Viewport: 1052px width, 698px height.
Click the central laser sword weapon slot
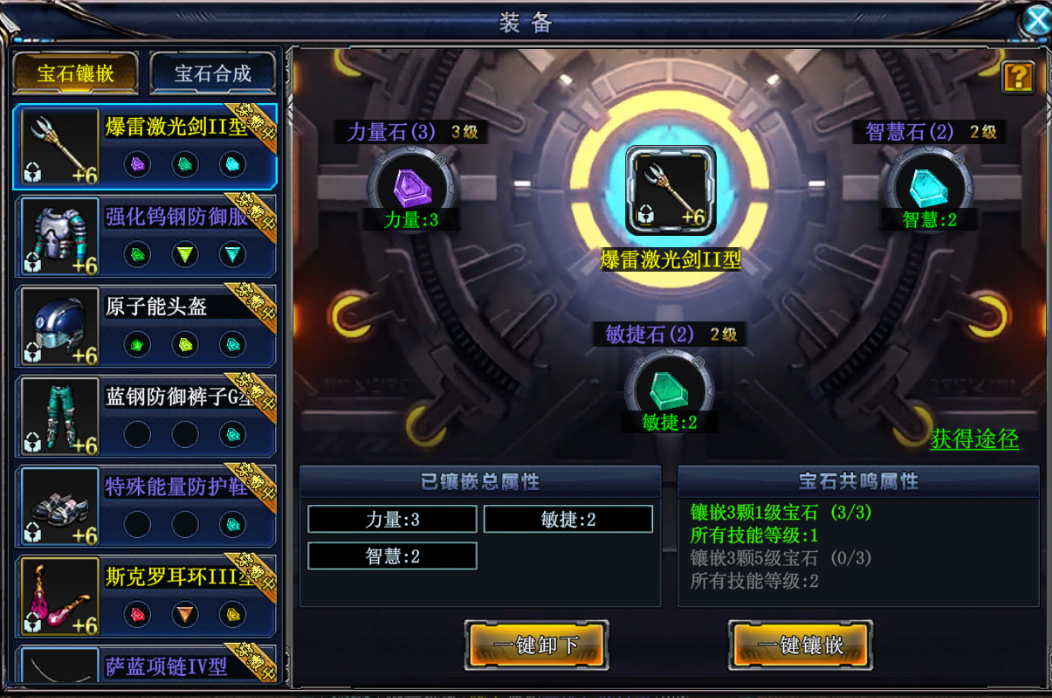pos(670,188)
